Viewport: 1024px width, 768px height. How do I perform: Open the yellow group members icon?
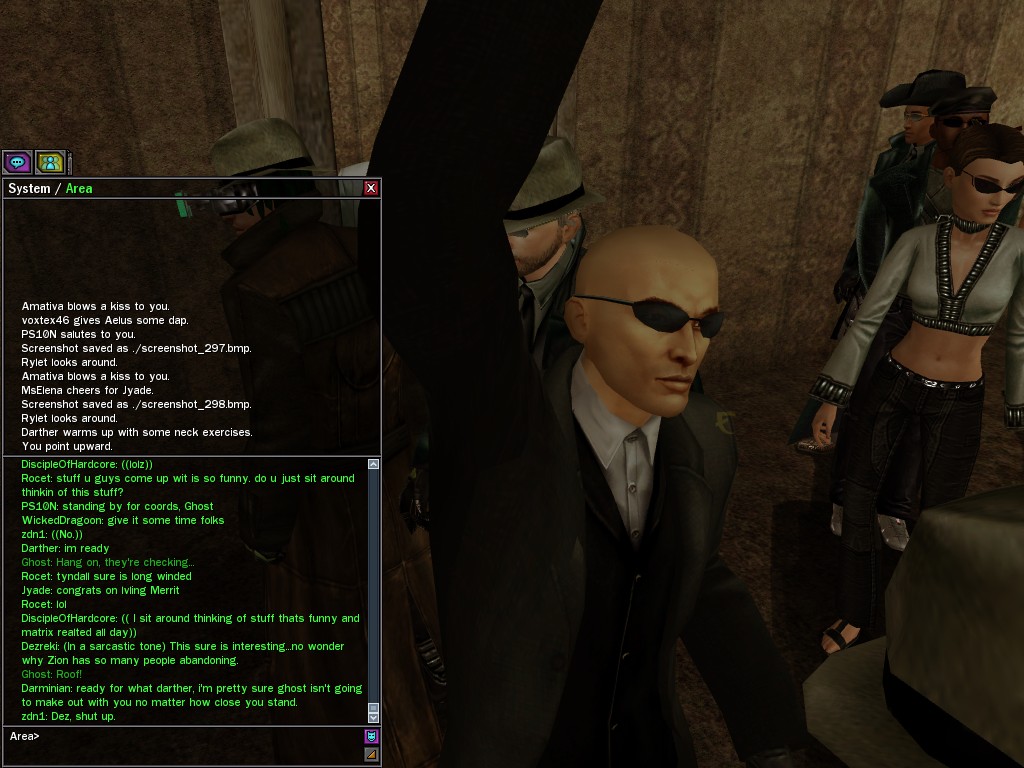(x=50, y=162)
